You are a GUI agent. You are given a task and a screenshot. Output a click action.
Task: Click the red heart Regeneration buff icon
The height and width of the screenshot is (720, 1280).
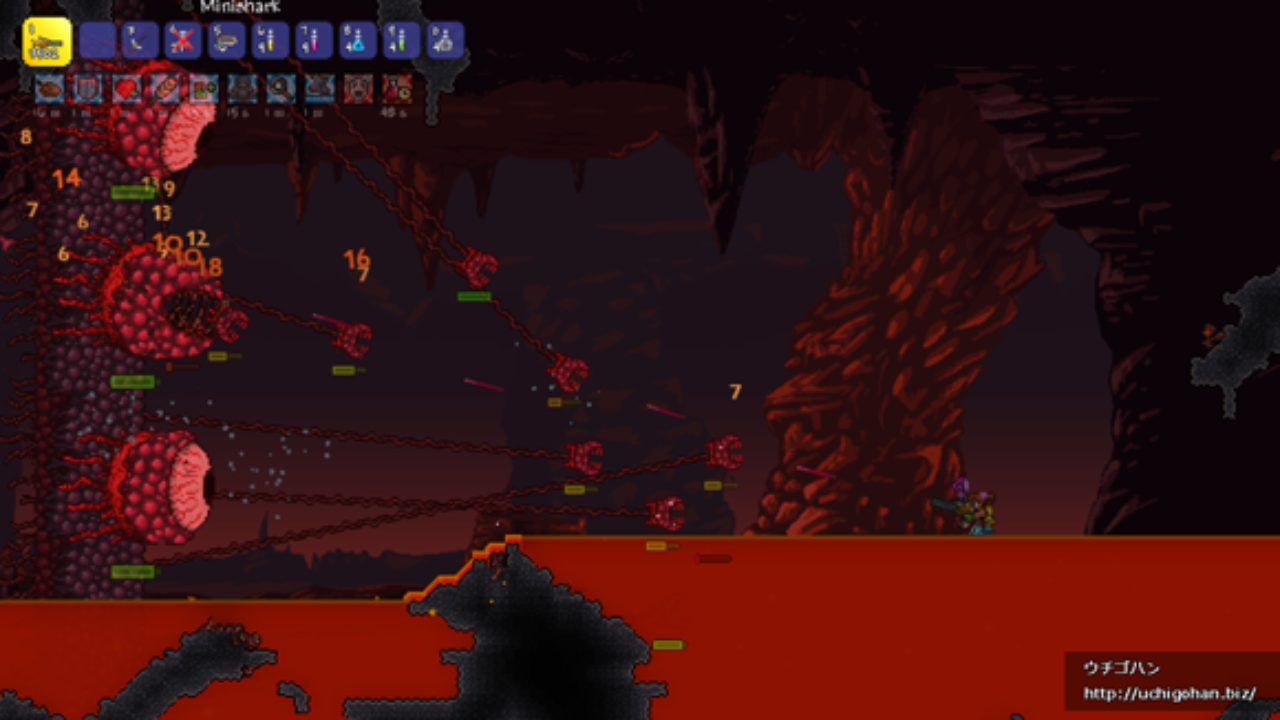click(126, 89)
